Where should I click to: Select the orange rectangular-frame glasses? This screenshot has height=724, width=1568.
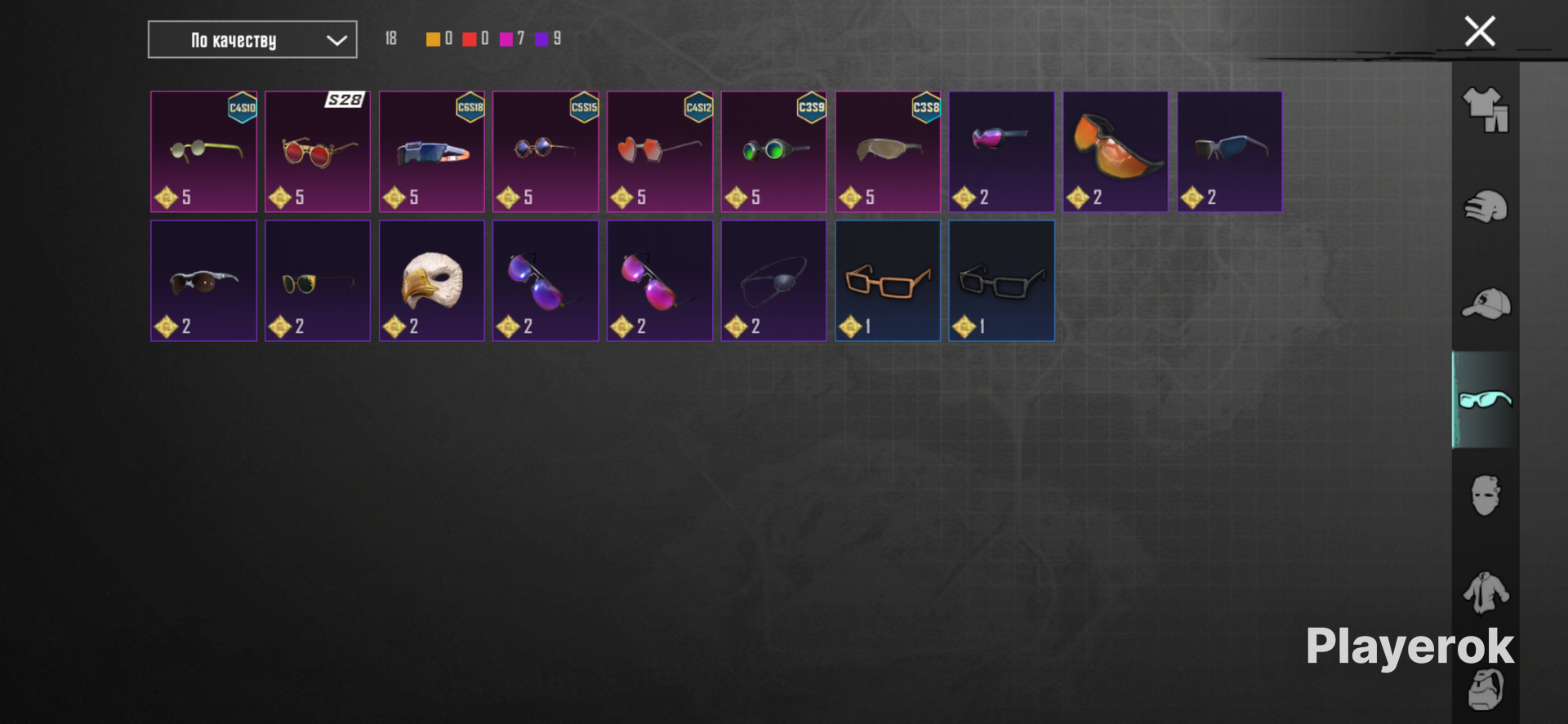click(888, 281)
